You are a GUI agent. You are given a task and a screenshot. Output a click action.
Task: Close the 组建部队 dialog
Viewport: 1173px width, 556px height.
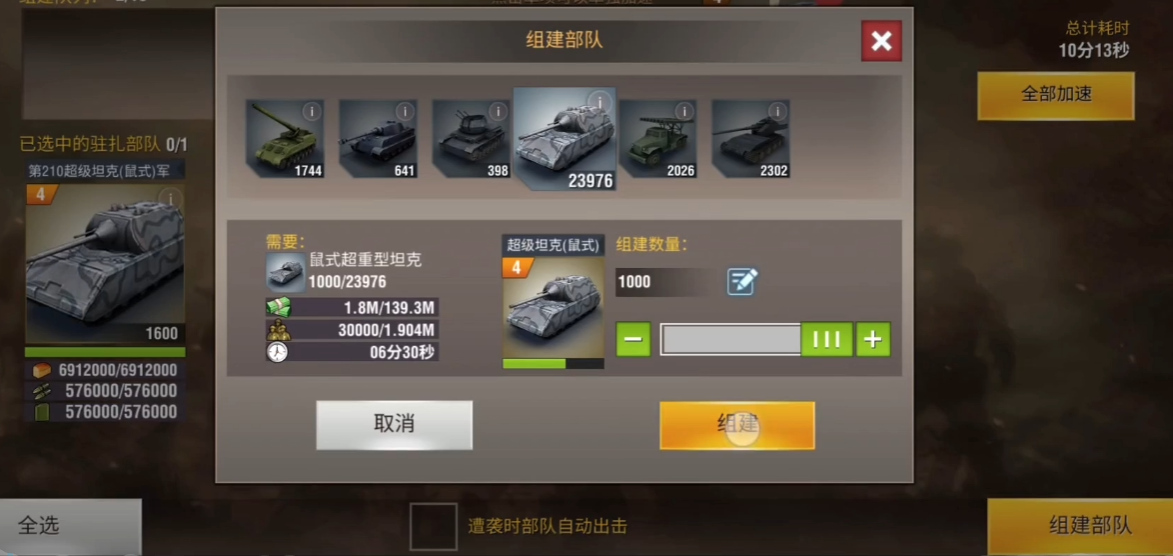tap(881, 41)
